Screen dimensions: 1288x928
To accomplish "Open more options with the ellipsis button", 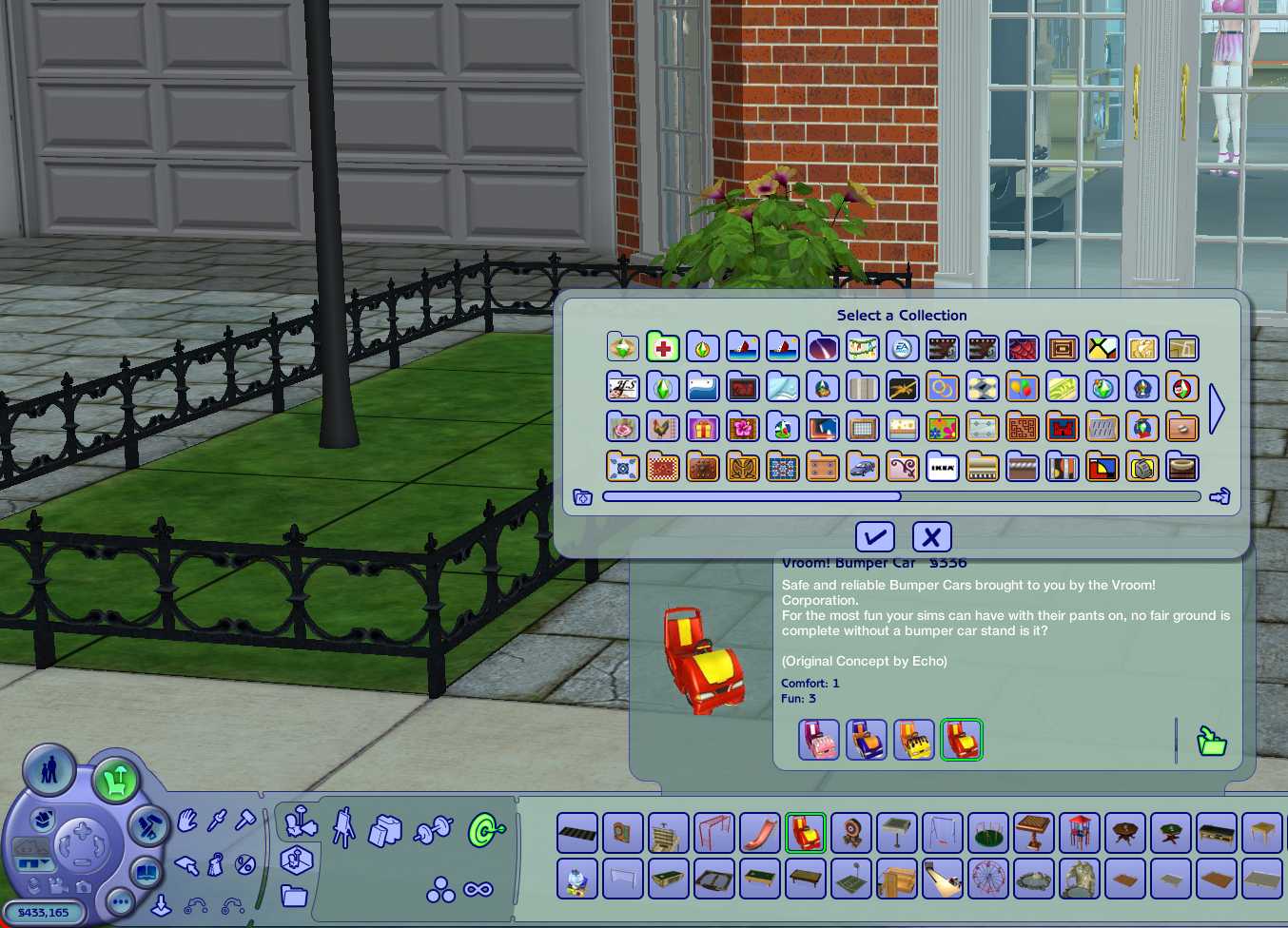I will [122, 902].
